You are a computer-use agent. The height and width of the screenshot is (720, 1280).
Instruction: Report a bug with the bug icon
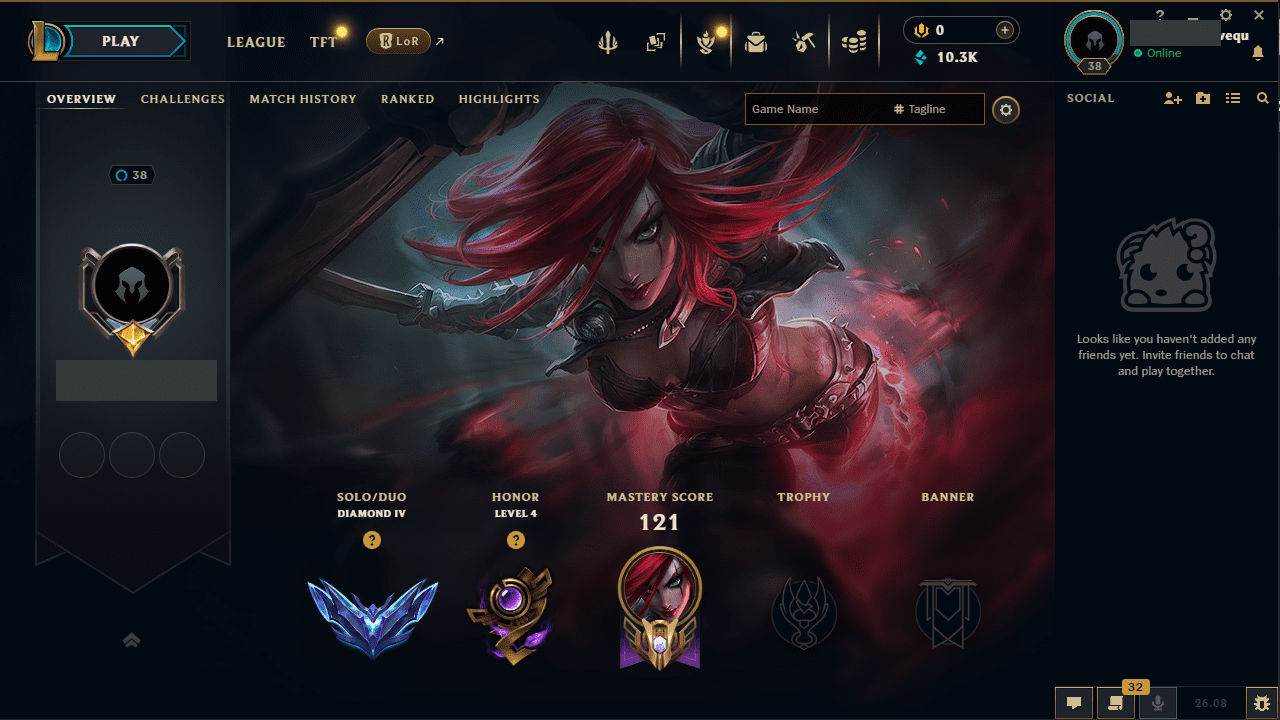click(1262, 702)
